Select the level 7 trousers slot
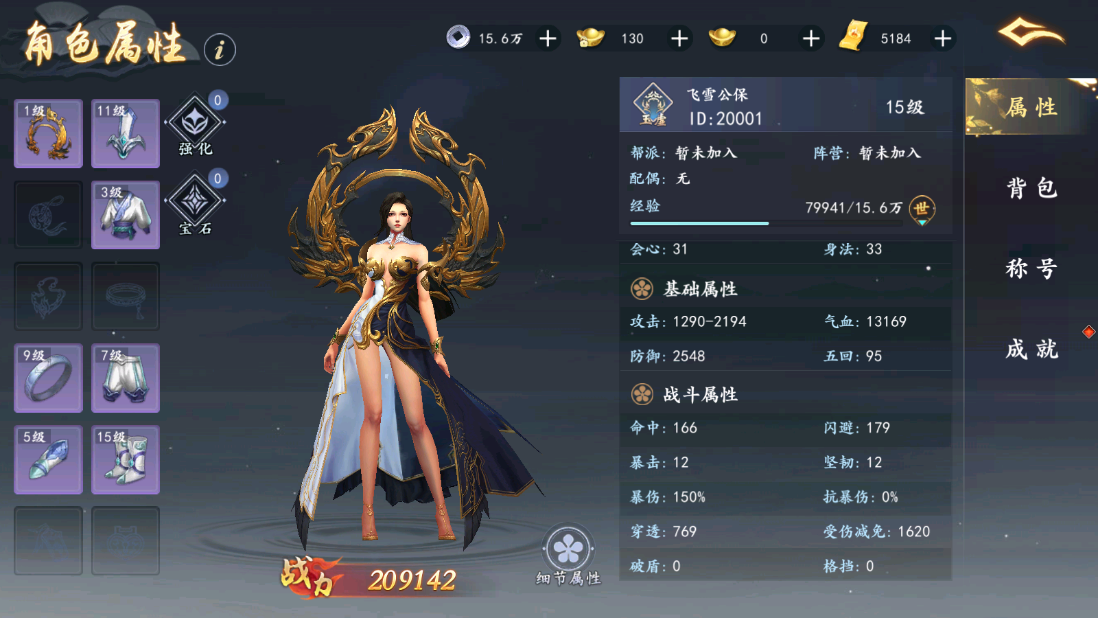The image size is (1098, 618). click(126, 378)
